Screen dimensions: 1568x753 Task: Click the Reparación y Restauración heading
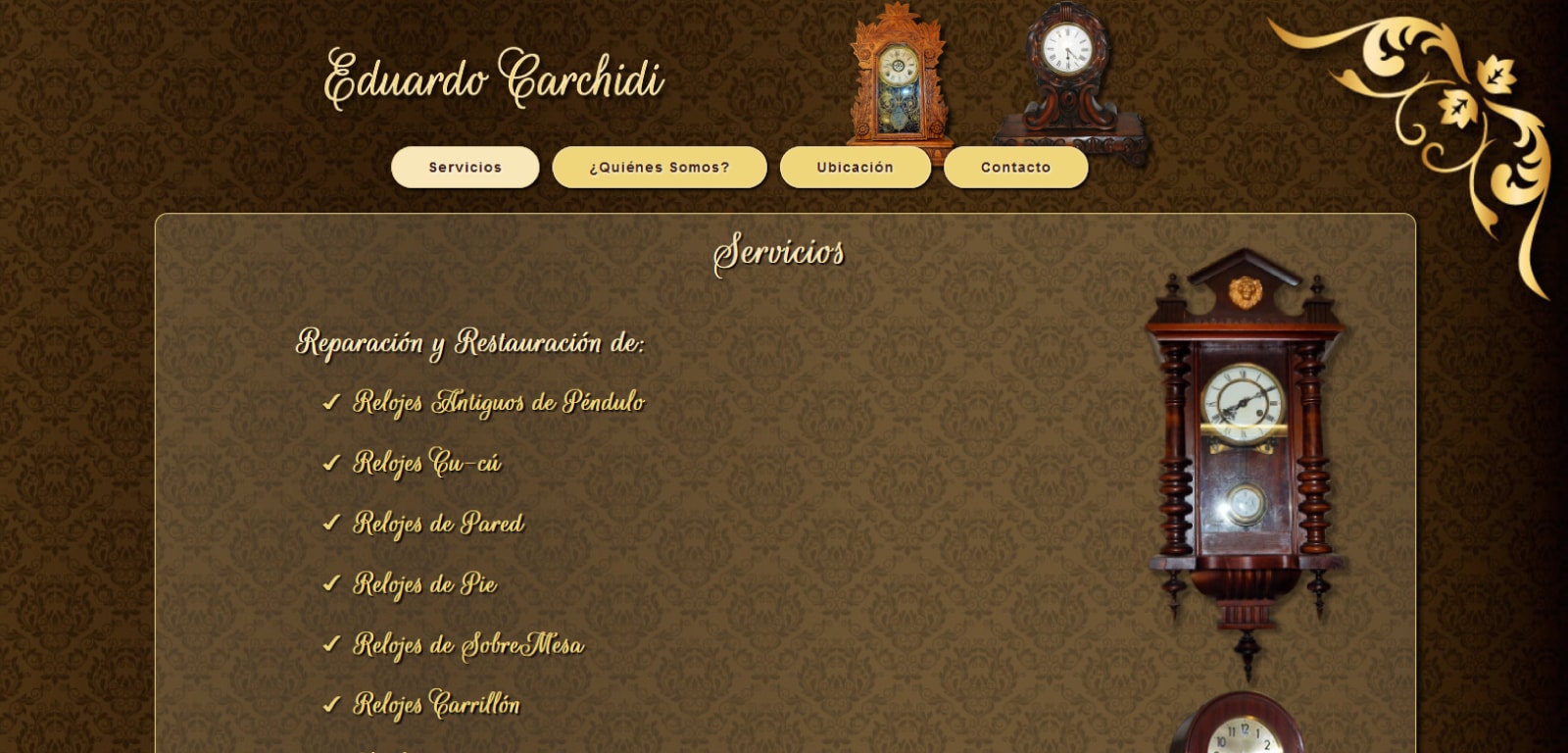tap(471, 343)
